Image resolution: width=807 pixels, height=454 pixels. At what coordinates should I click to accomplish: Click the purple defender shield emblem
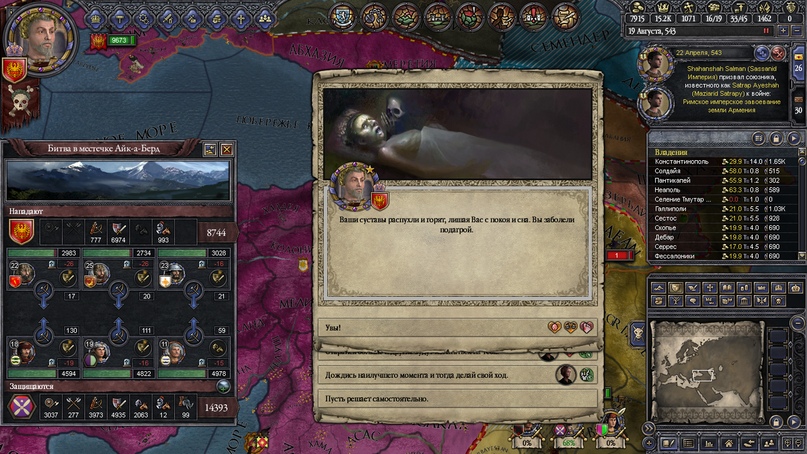point(21,406)
